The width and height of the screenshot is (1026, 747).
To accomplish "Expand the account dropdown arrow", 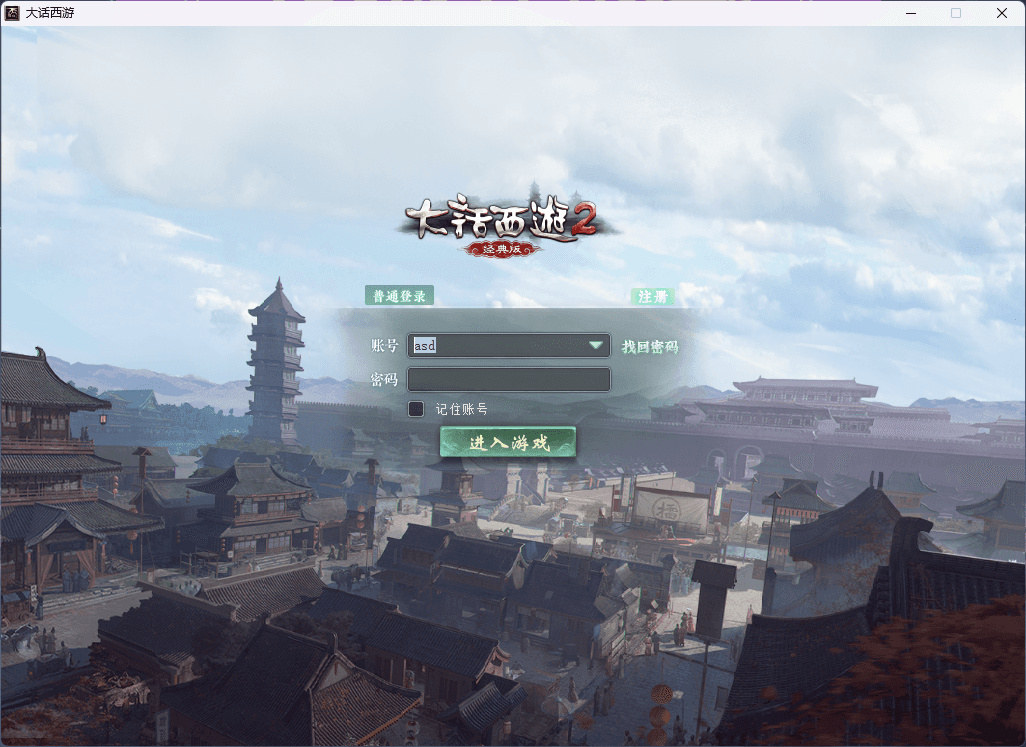I will [596, 346].
